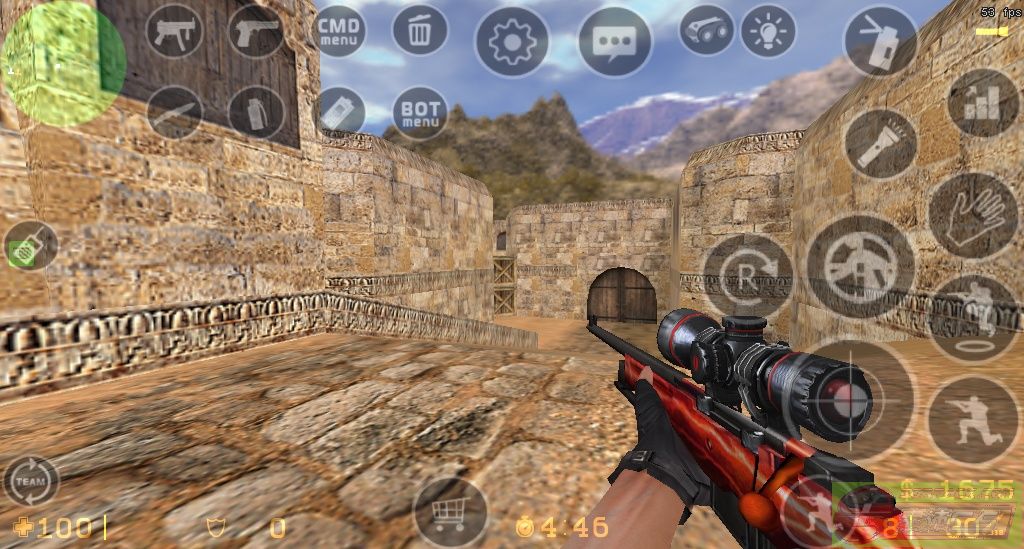
Task: Tap the light bulb button
Action: click(x=768, y=30)
